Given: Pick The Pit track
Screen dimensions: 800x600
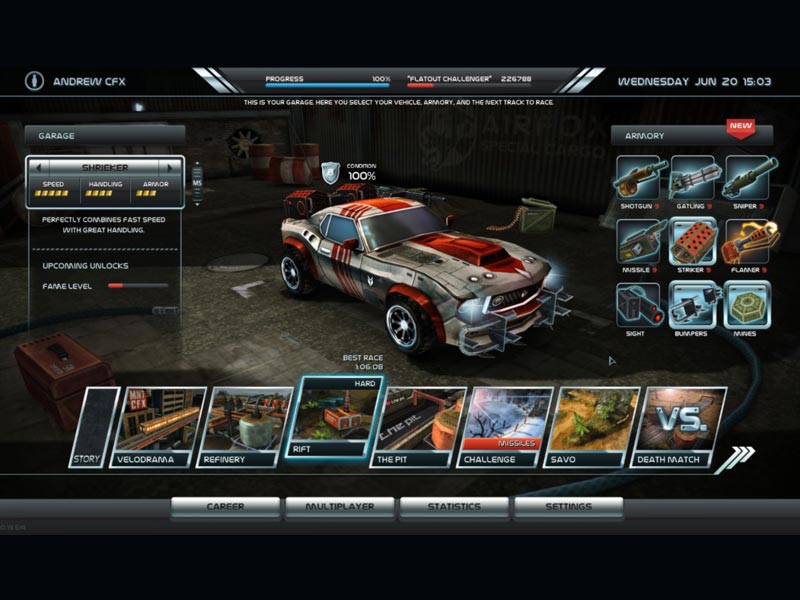Looking at the screenshot, I should (422, 427).
